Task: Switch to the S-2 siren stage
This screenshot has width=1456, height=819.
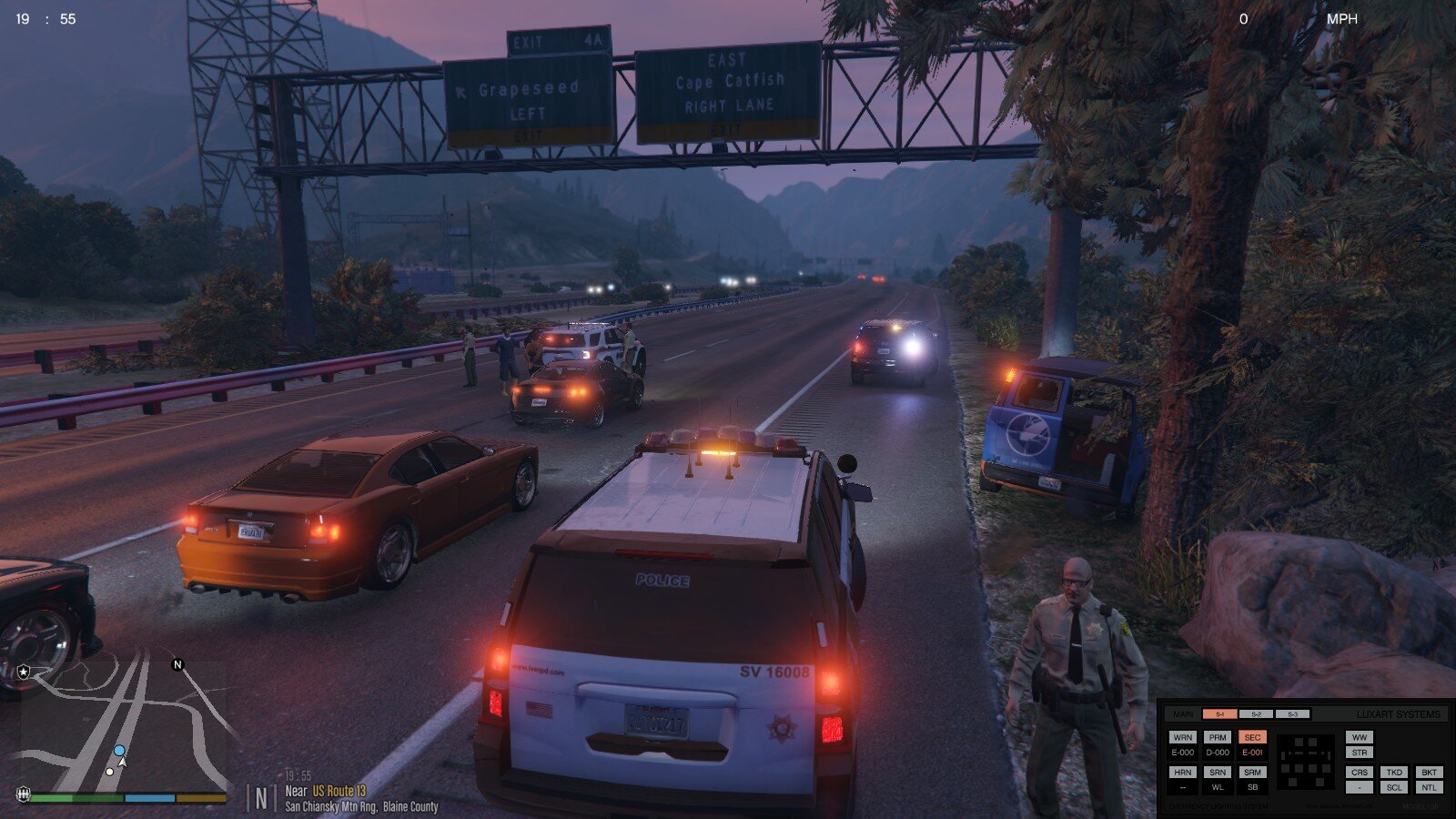Action: [x=1256, y=714]
